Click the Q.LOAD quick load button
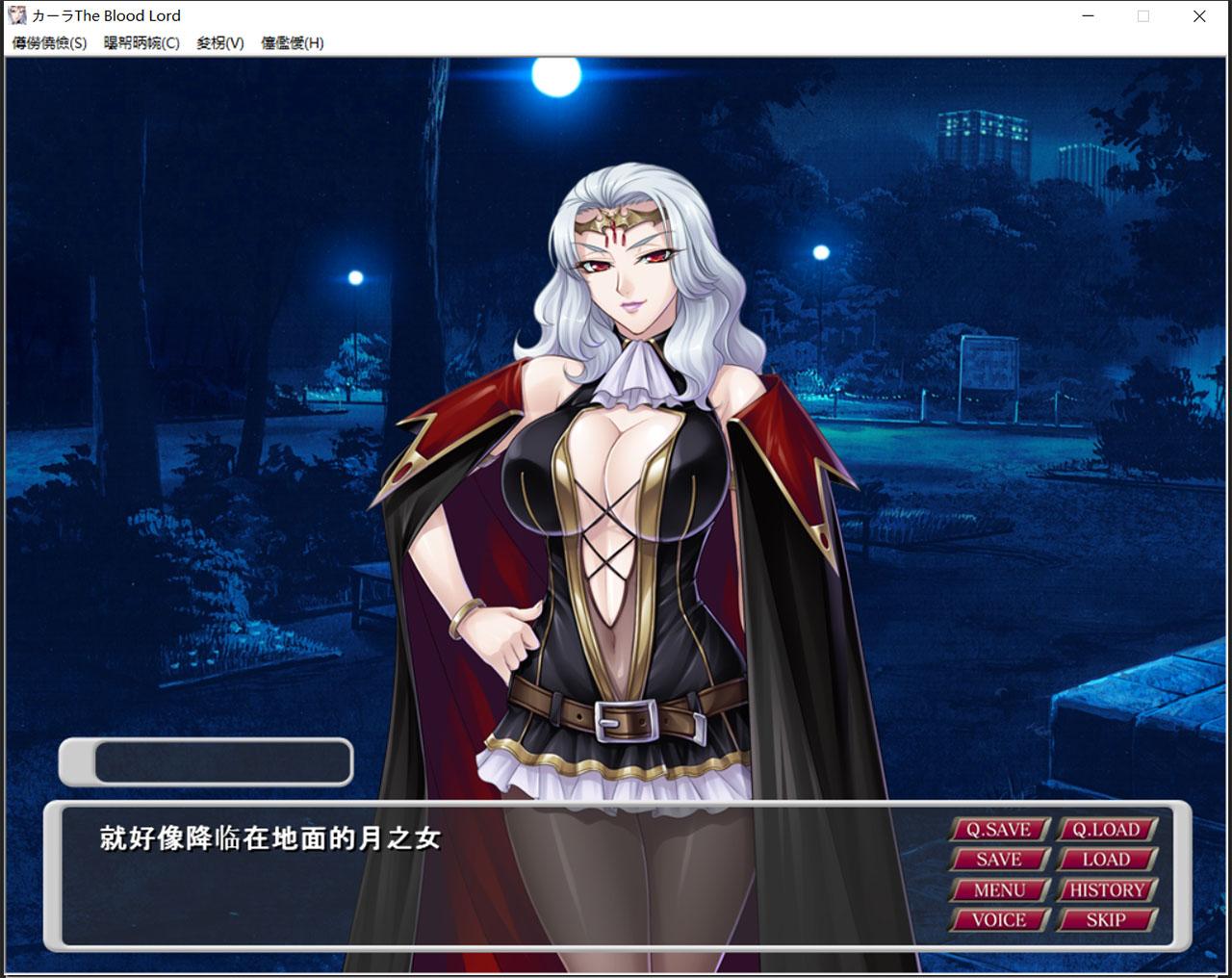Viewport: 1232px width, 978px height. click(x=1106, y=829)
